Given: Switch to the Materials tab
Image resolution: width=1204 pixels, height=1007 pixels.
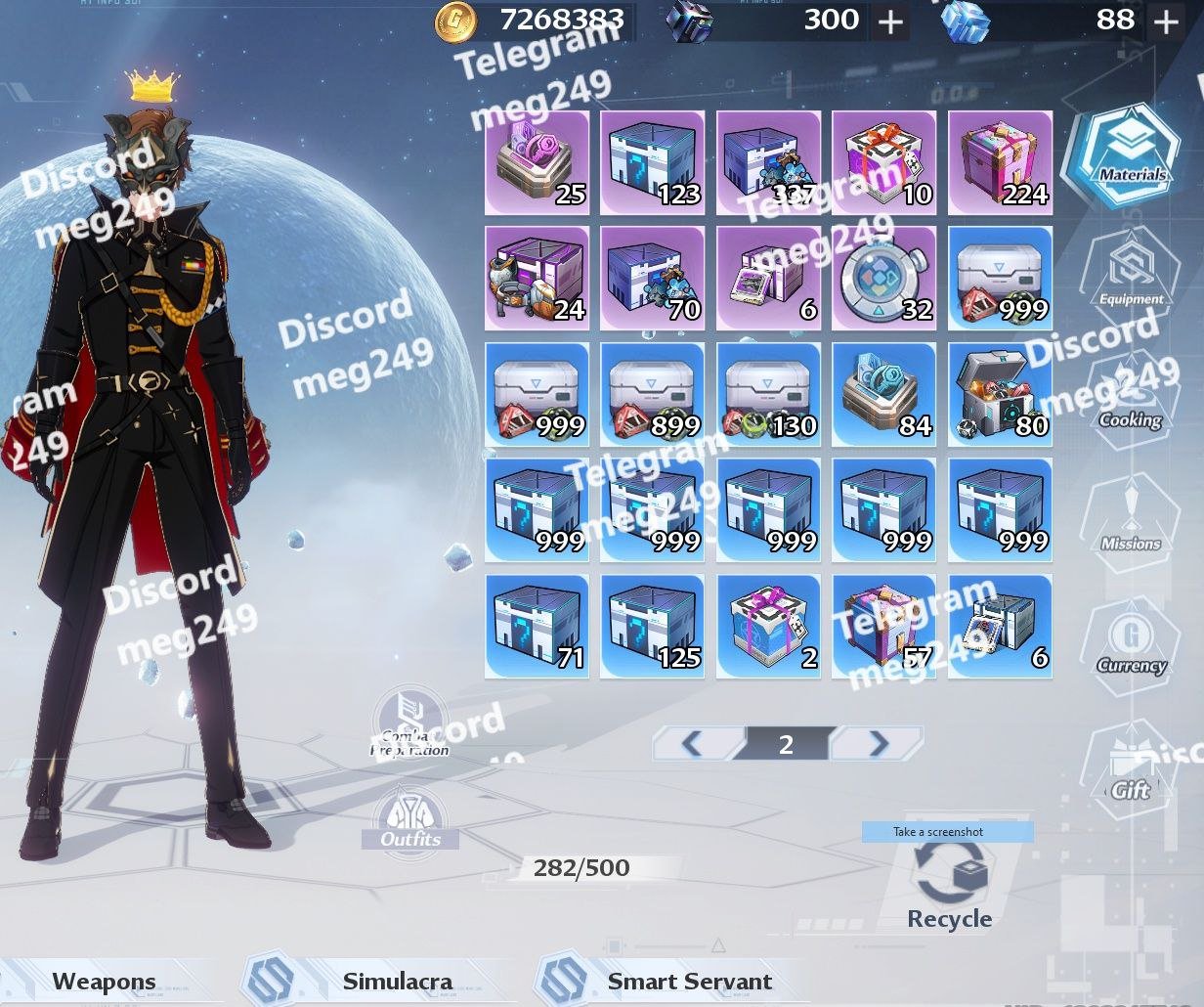Looking at the screenshot, I should 1129,154.
